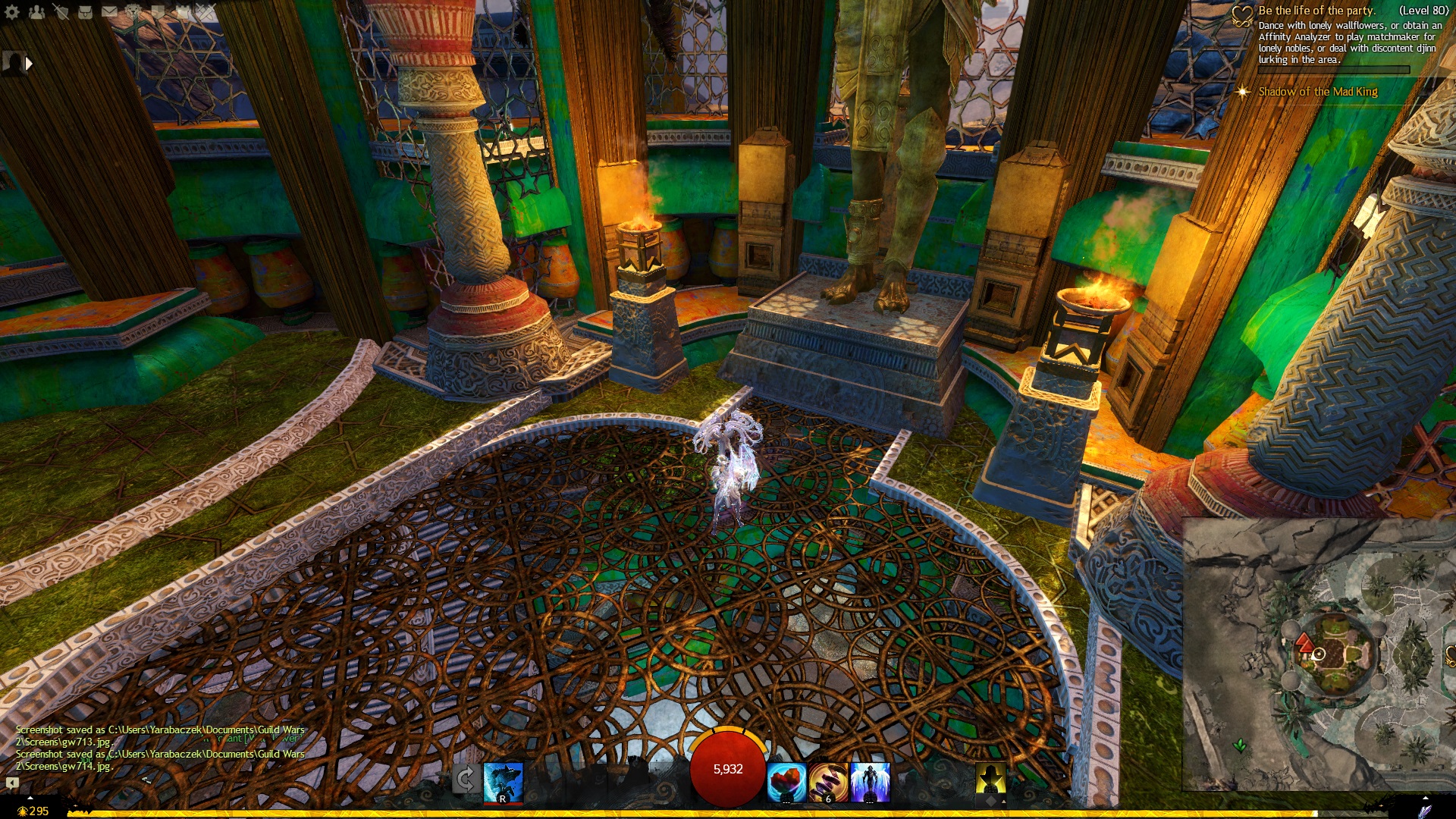Activate the white winged figure elite skill
1456x819 pixels.
(x=870, y=782)
